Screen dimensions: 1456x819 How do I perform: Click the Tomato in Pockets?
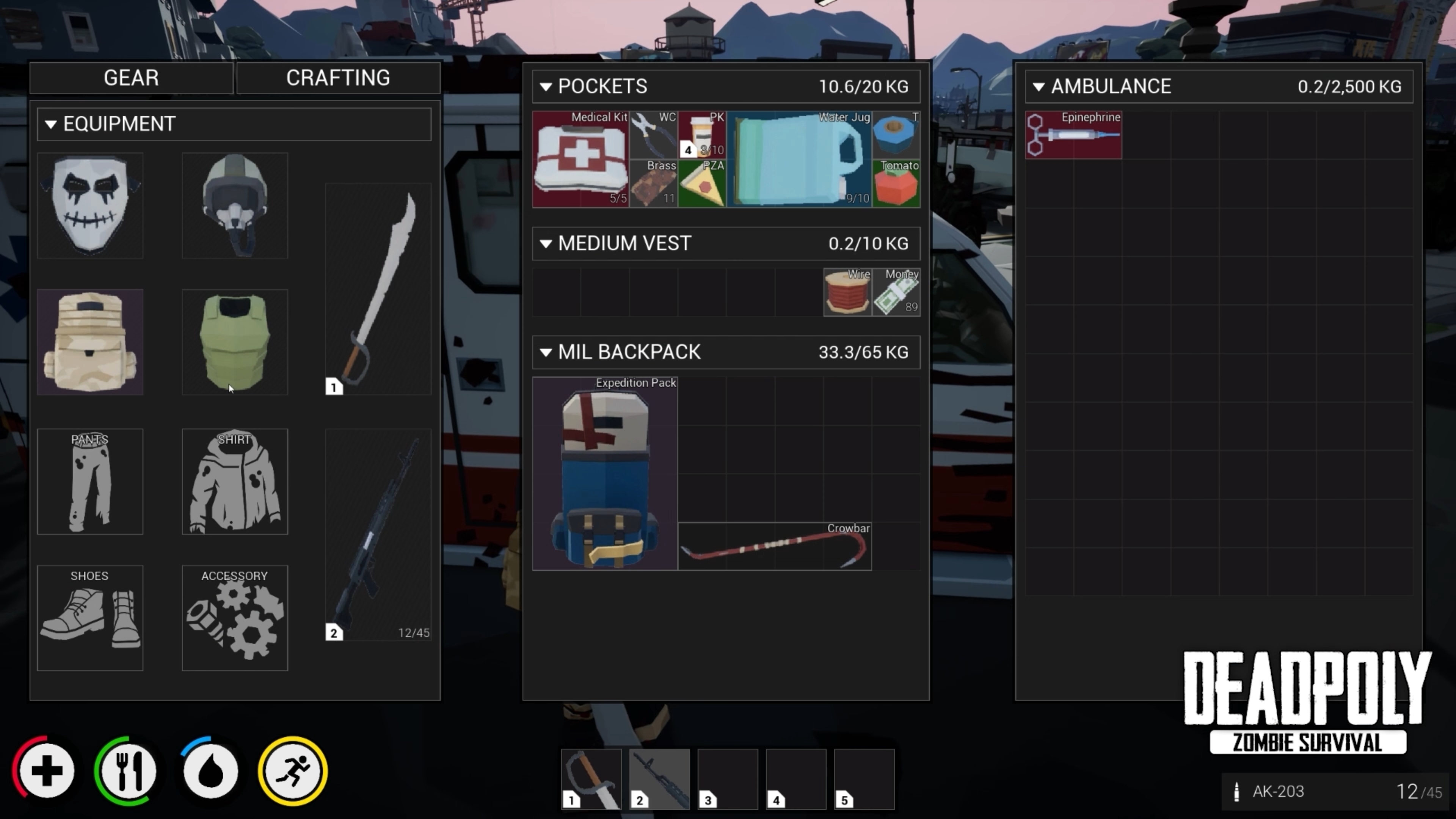click(x=897, y=184)
